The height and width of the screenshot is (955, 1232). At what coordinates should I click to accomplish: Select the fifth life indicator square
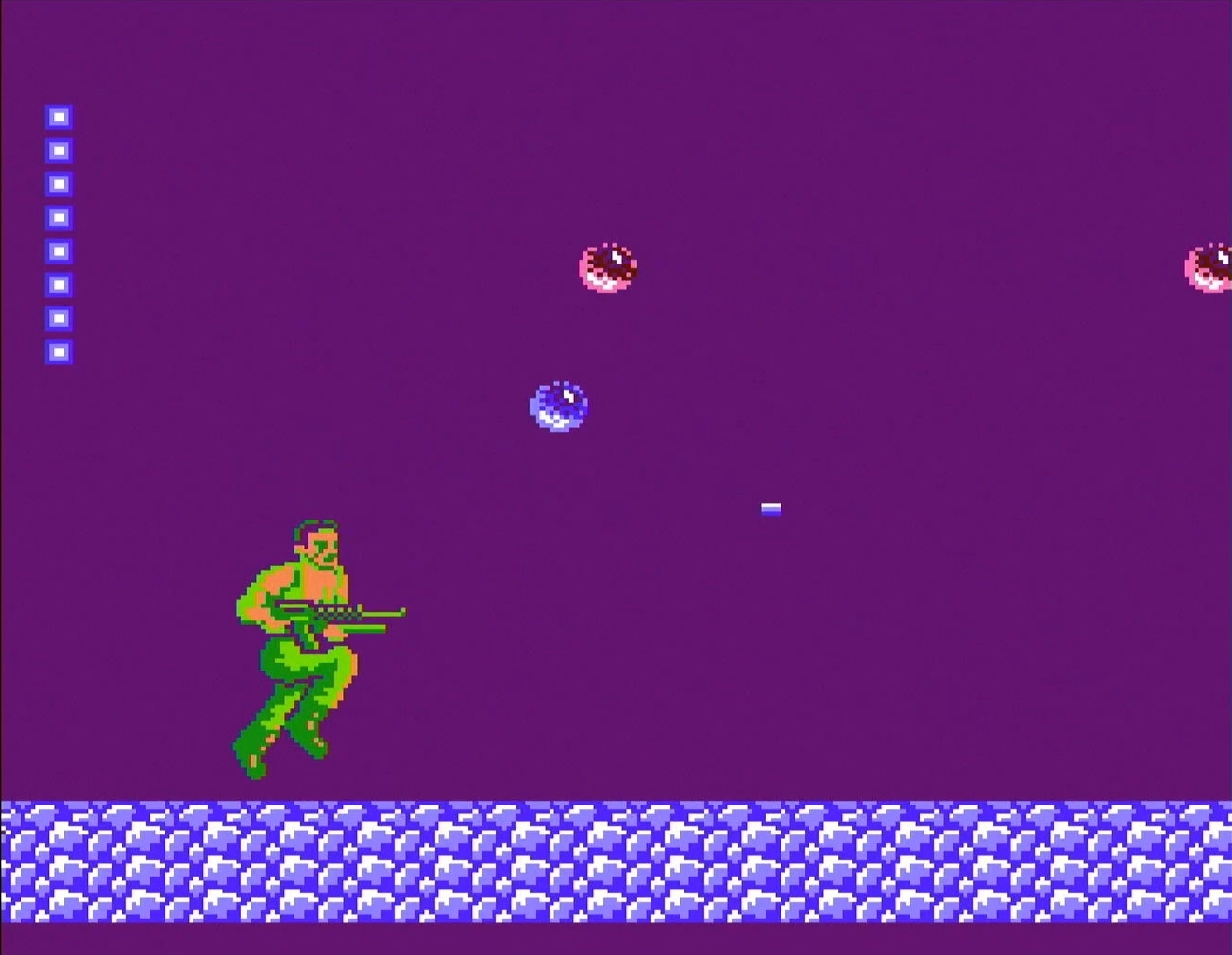pos(59,250)
